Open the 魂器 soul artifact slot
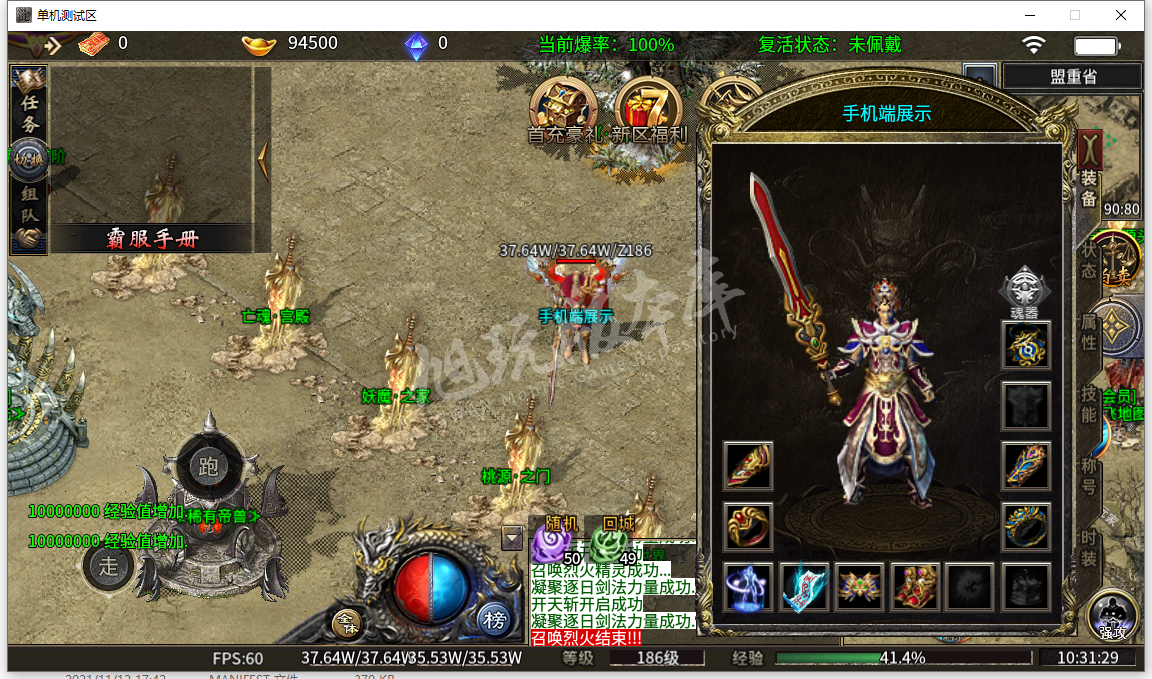The height and width of the screenshot is (679, 1152). [x=1026, y=289]
